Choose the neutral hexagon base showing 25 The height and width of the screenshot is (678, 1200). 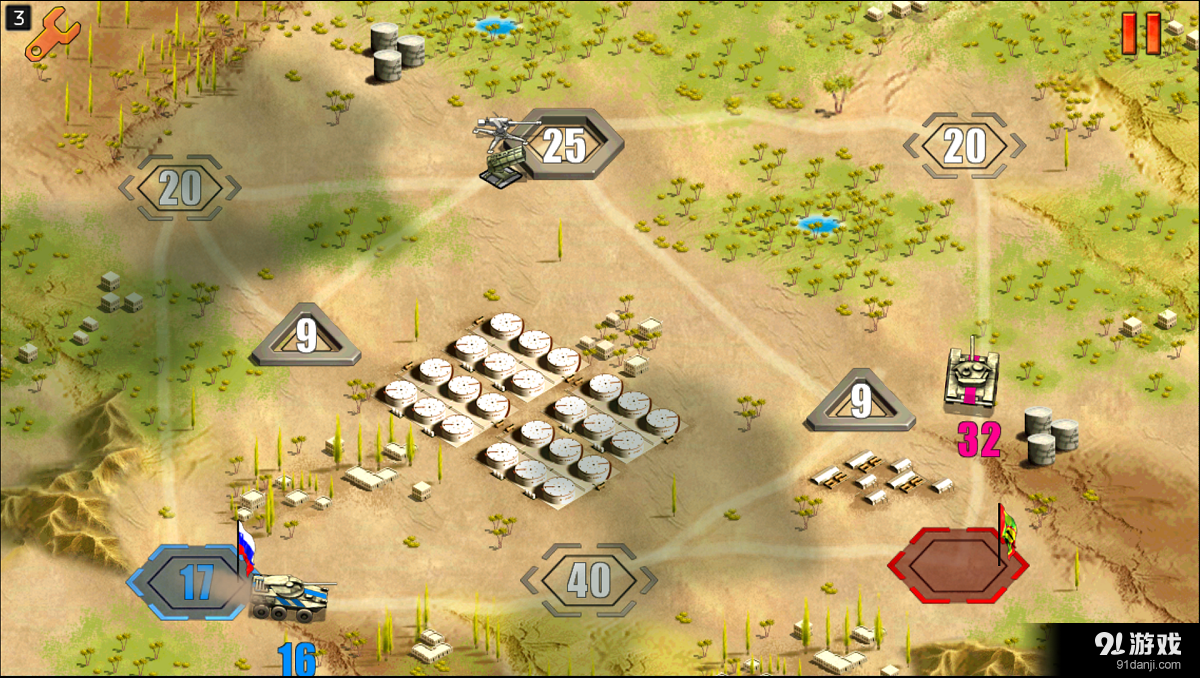click(566, 146)
